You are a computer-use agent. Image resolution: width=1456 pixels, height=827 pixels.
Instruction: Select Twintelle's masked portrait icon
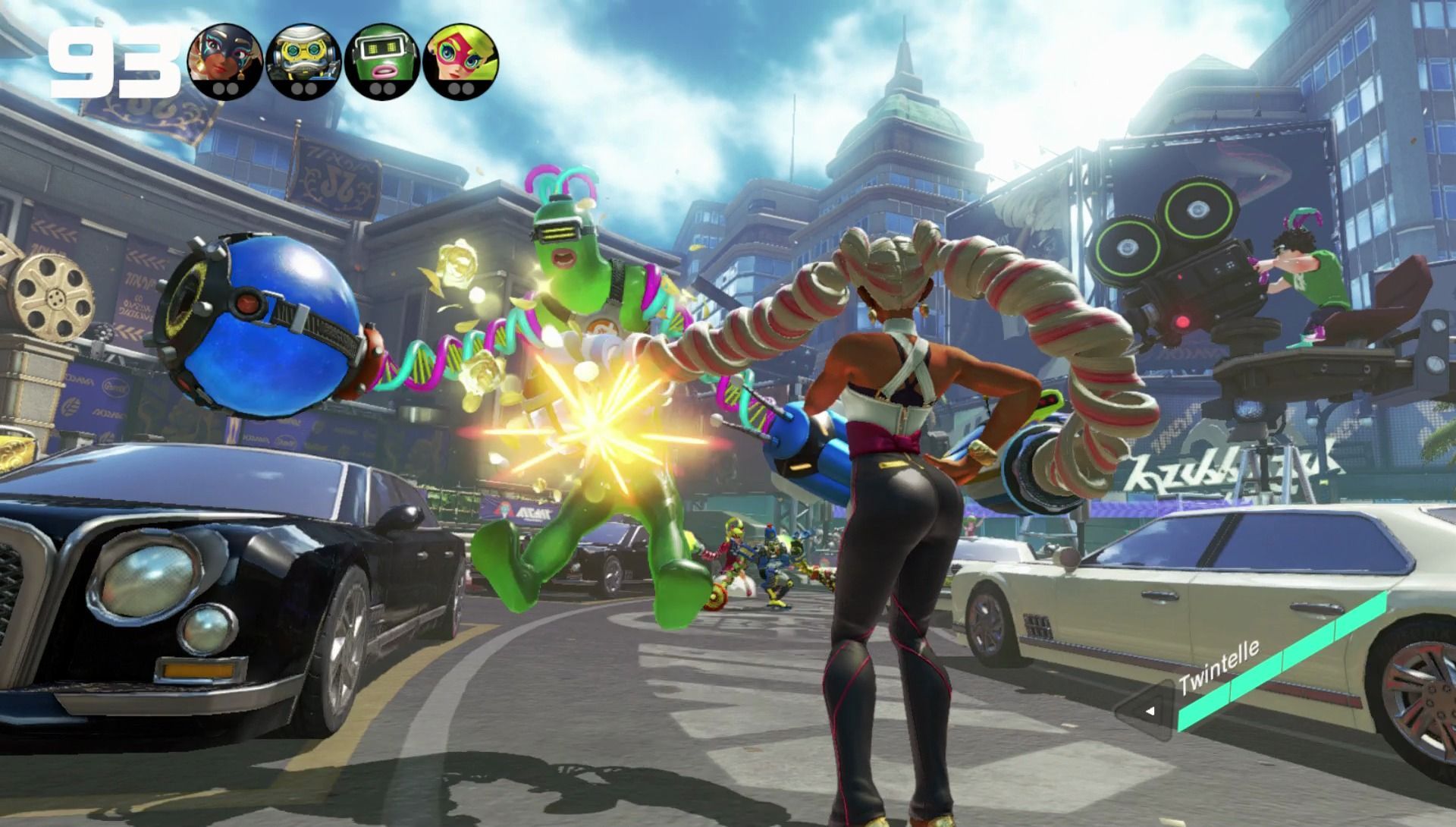point(225,61)
